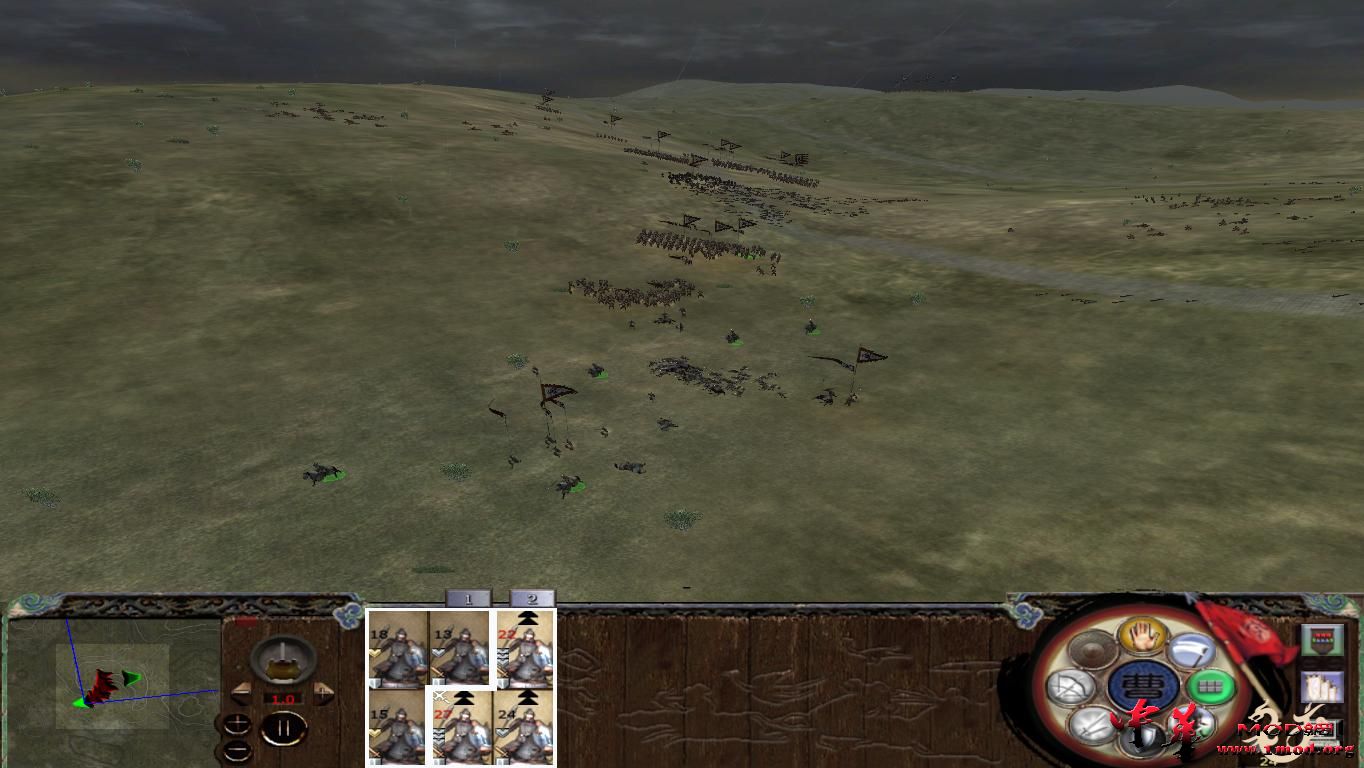Viewport: 1364px width, 768px height.
Task: Withdraw units using the scythe icon
Action: pos(1190,649)
